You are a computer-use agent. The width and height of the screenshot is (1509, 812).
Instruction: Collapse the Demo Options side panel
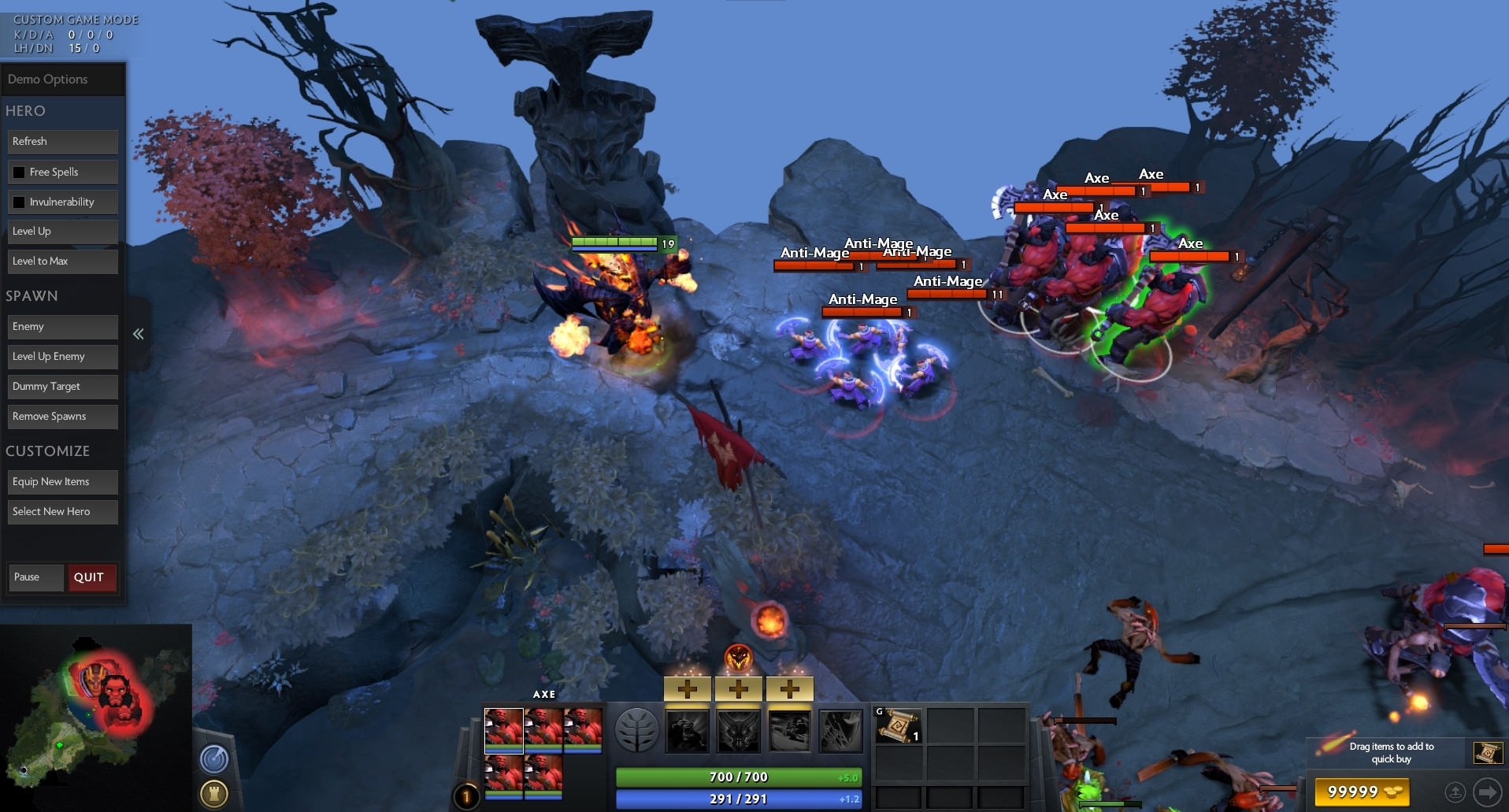click(x=139, y=334)
